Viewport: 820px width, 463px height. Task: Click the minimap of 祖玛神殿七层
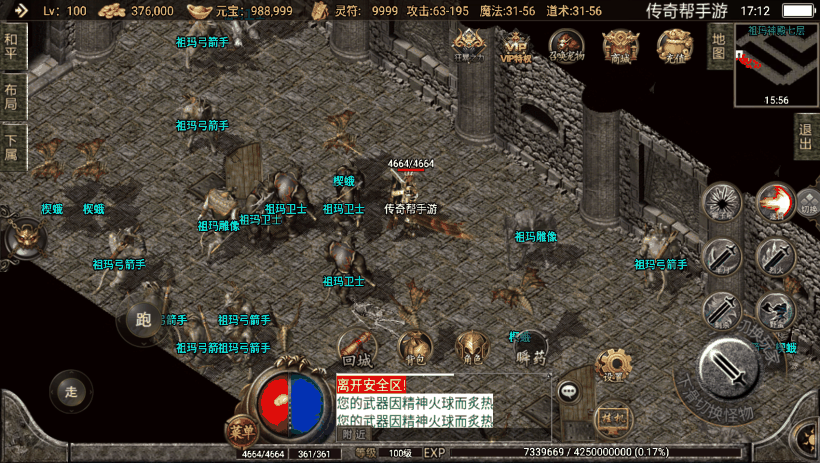pos(776,65)
